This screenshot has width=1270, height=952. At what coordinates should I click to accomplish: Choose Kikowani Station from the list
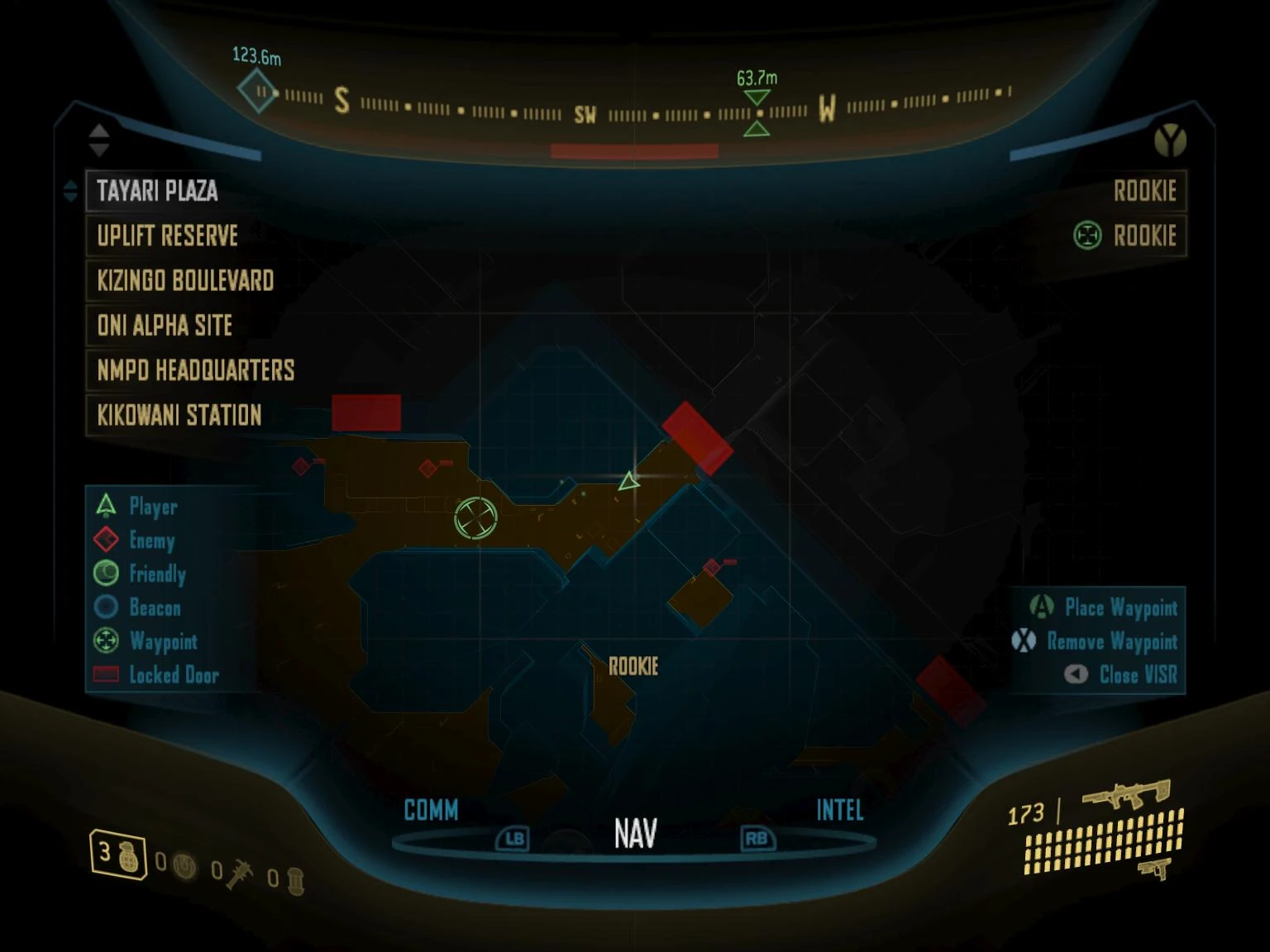[x=179, y=414]
